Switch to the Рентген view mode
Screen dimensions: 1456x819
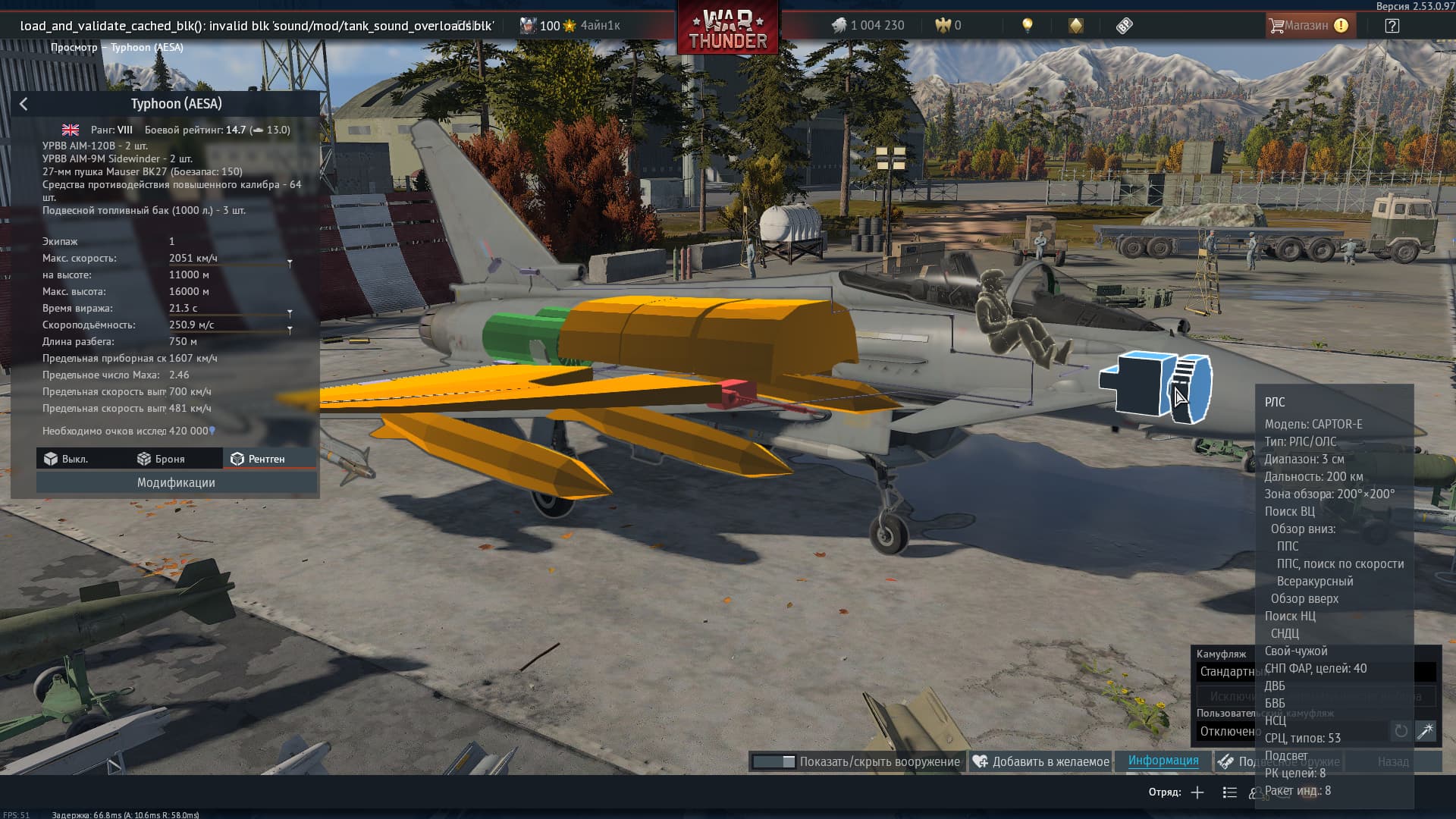point(258,459)
